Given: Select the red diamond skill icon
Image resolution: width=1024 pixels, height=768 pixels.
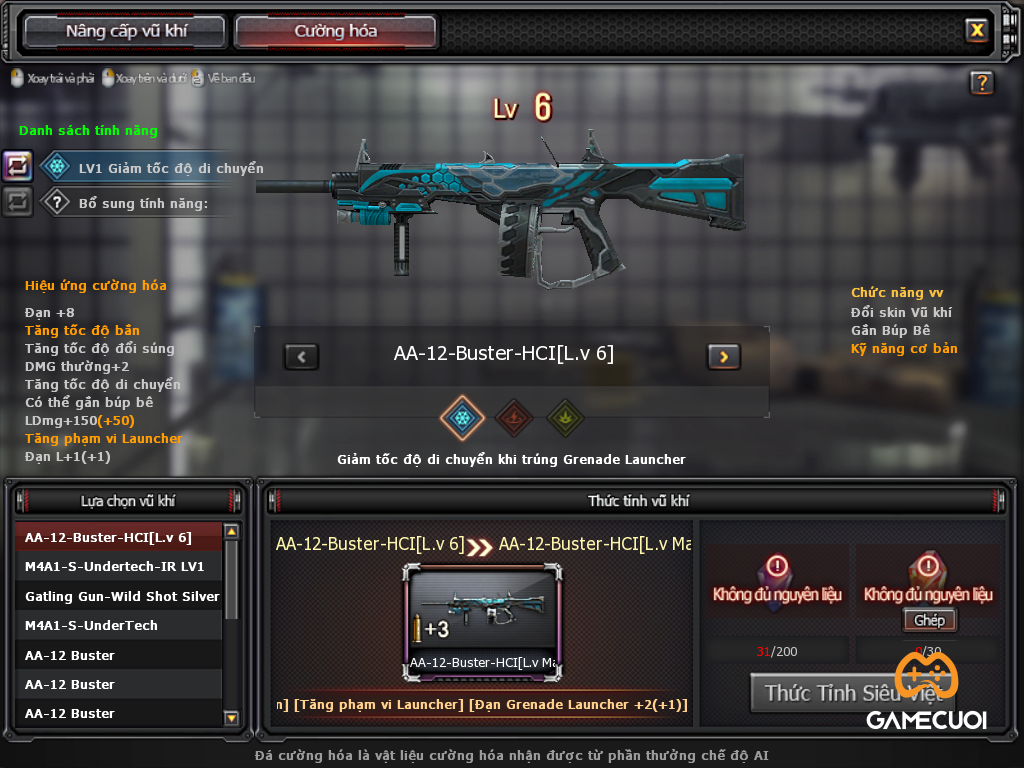Looking at the screenshot, I should pyautogui.click(x=514, y=417).
